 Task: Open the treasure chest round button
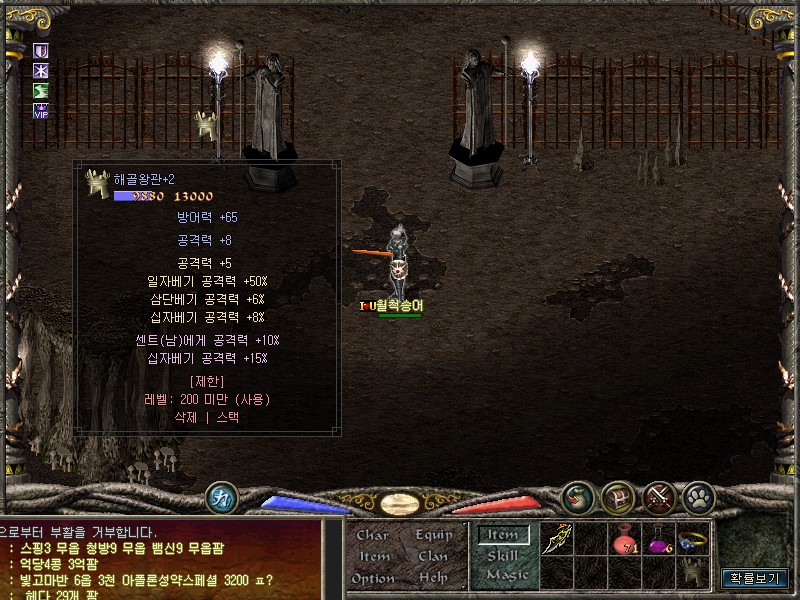pyautogui.click(x=618, y=497)
